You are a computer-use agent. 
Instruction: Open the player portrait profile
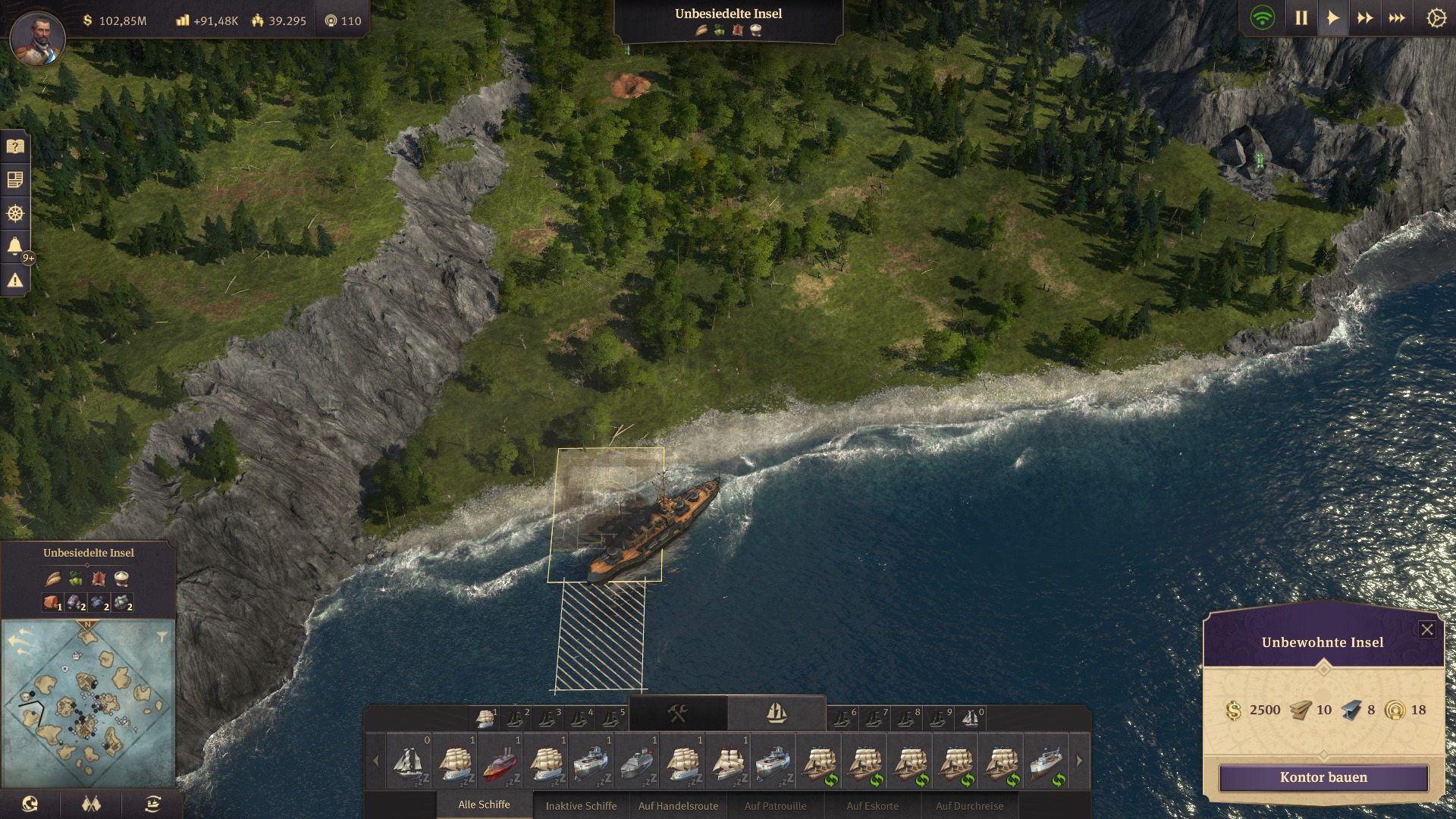37,37
